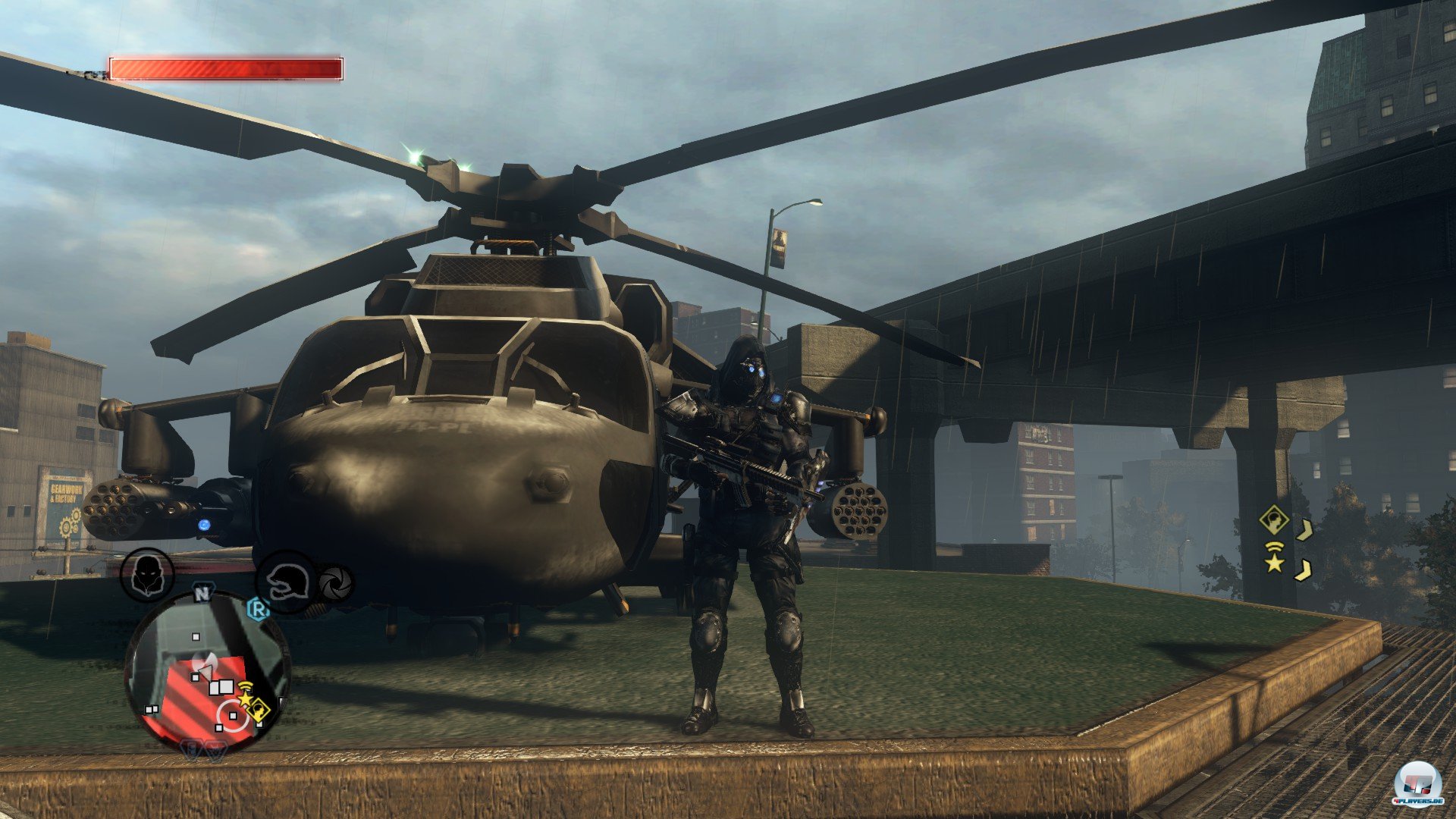Select the yellow star mission marker on the minimap
This screenshot has width=1456, height=819.
[x=244, y=699]
